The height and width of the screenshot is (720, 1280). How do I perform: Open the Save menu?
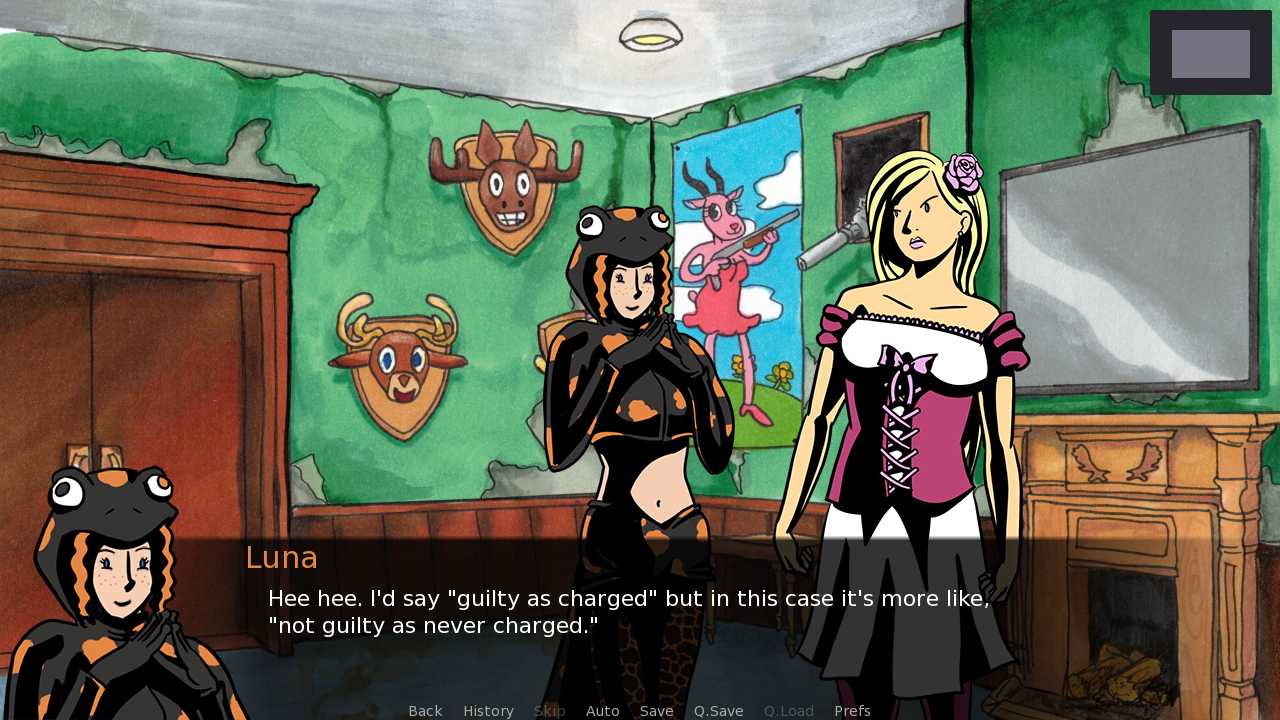click(x=656, y=711)
